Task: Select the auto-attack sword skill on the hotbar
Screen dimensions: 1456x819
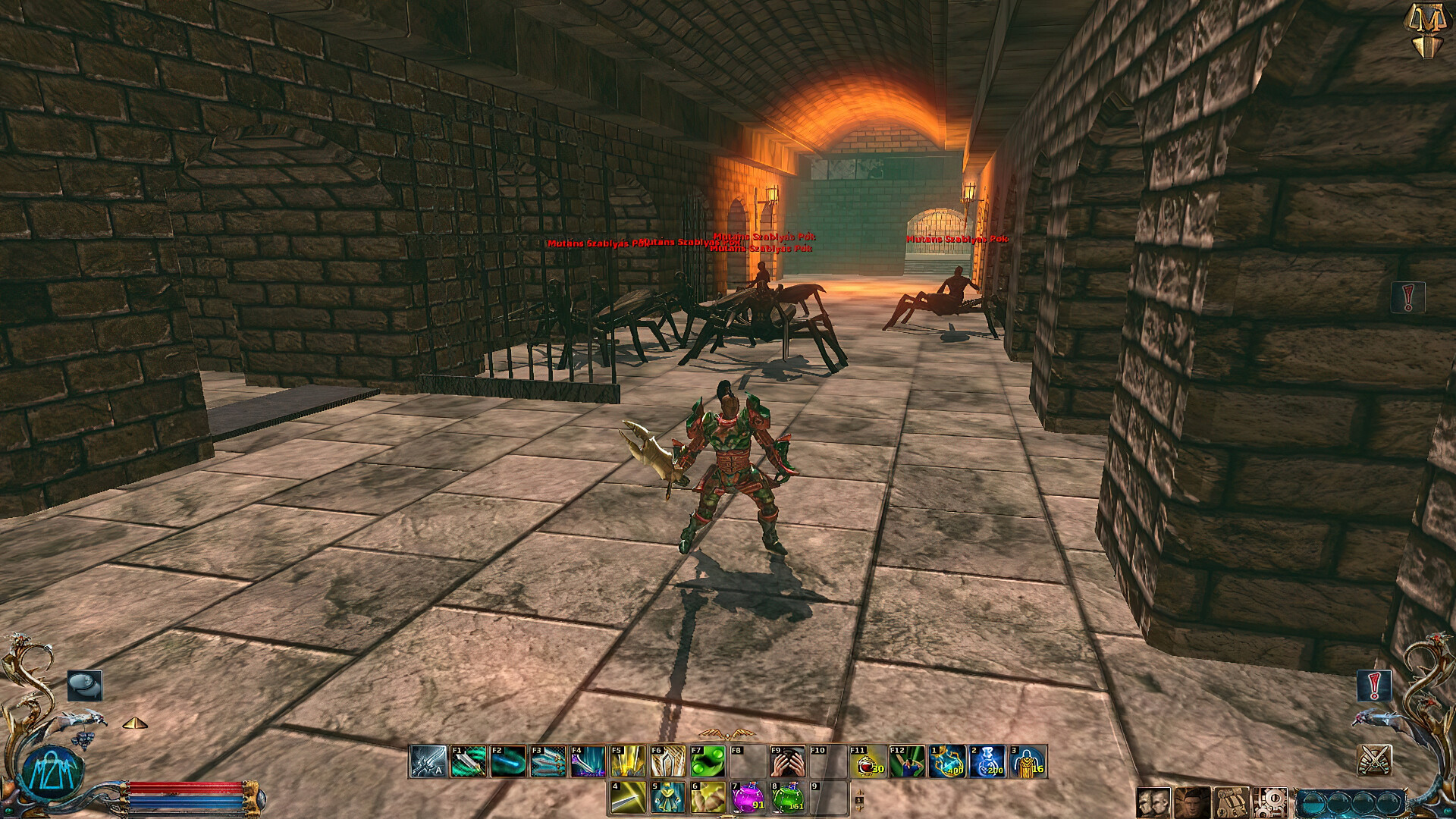Action: pos(429,762)
